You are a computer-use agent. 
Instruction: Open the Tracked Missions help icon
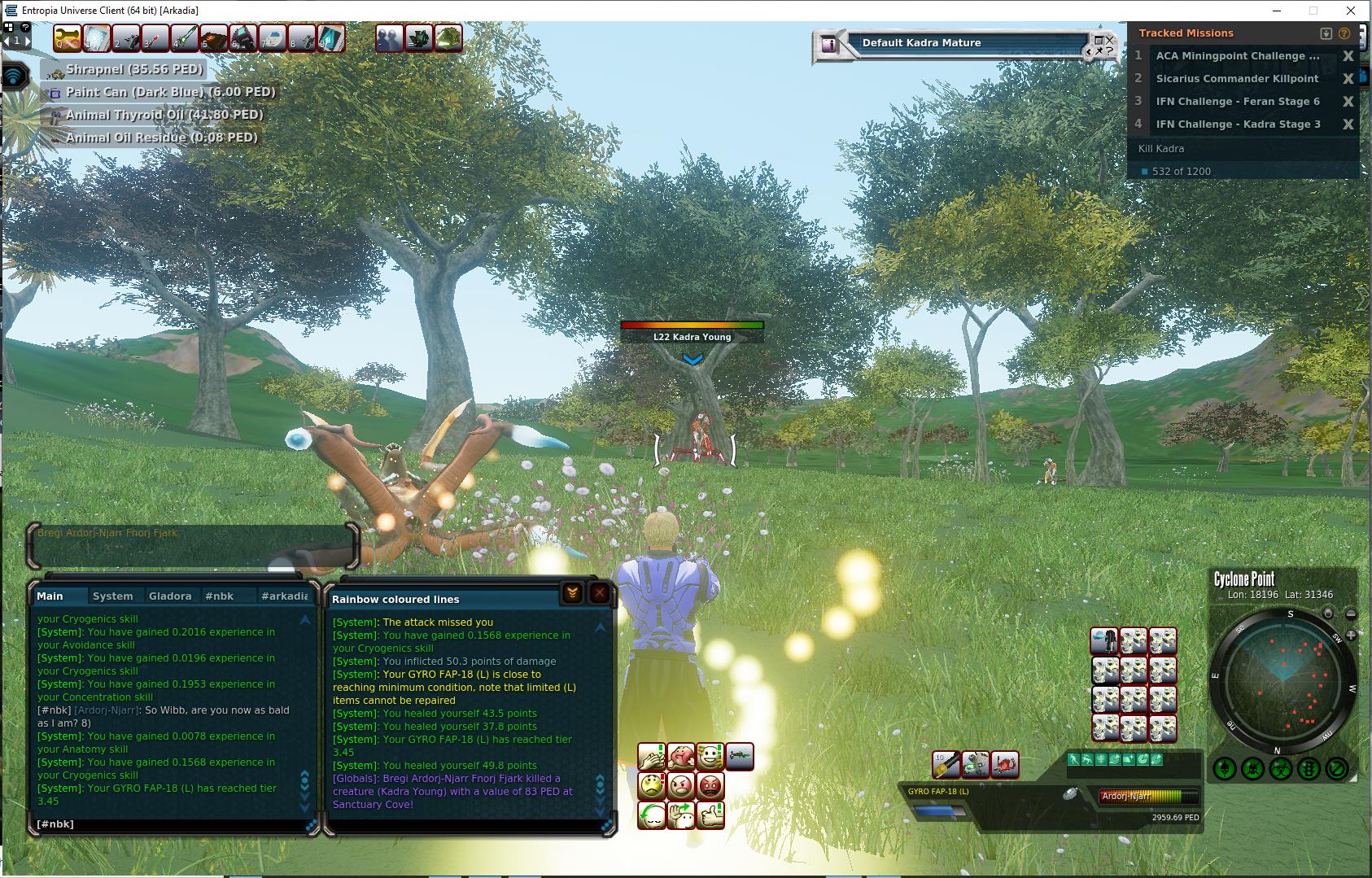click(x=1344, y=33)
